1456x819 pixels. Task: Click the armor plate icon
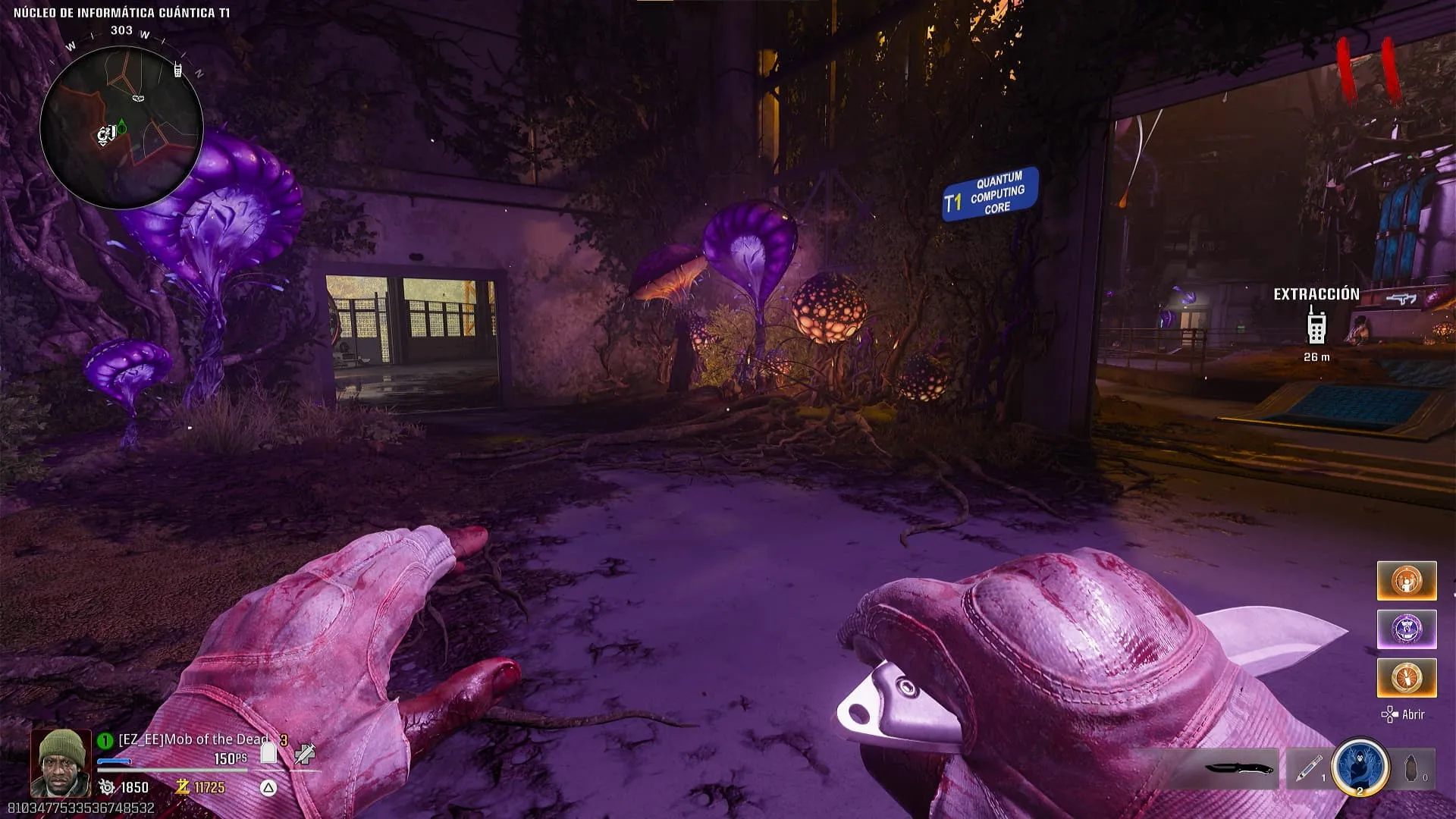268,752
